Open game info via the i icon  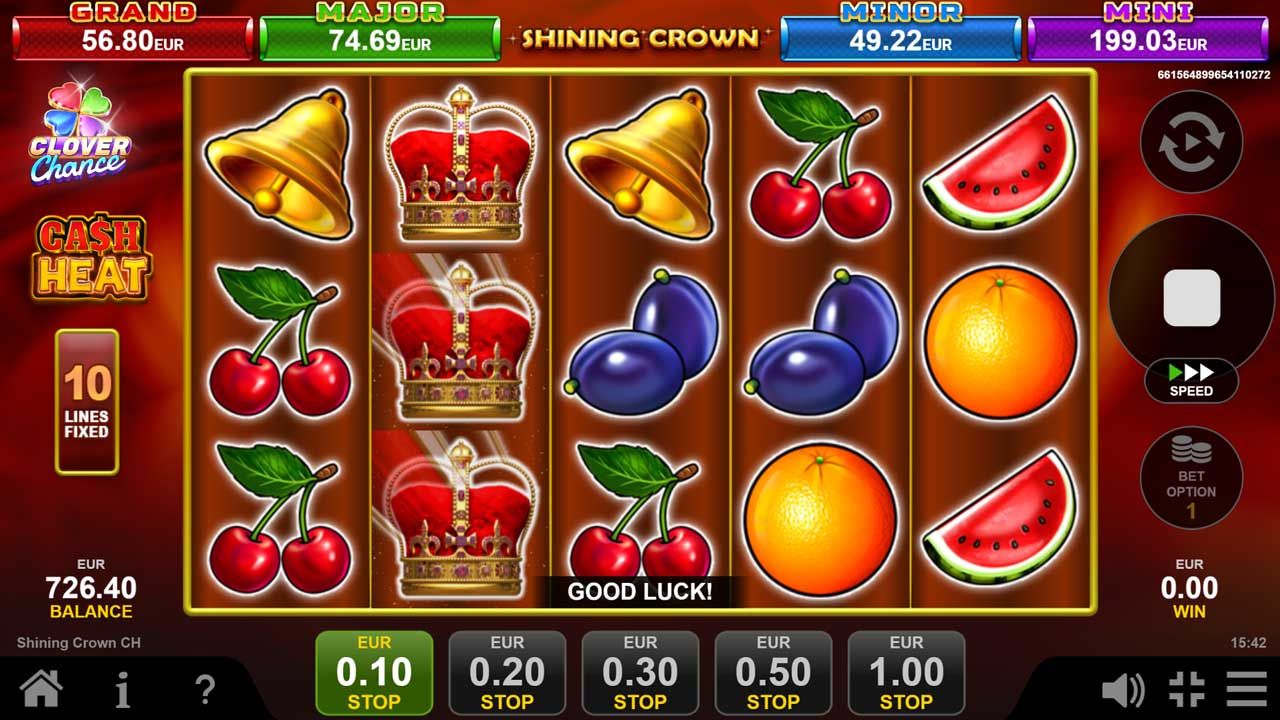coord(122,688)
